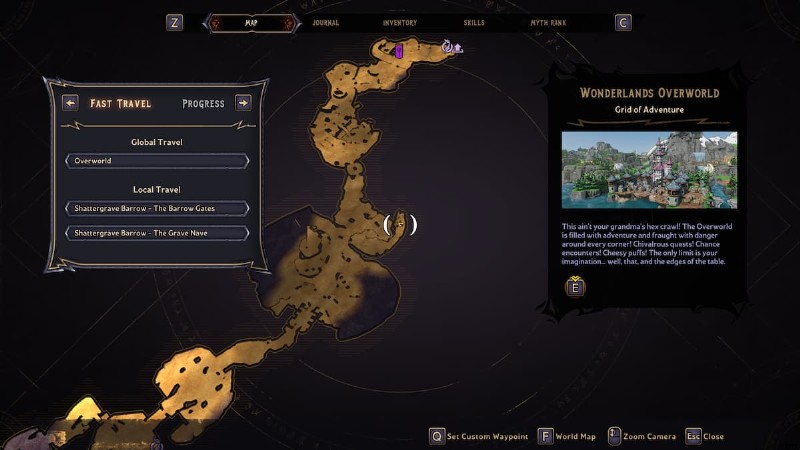
Task: Choose Shattergrave Barrow - The Barrow Gates
Action: tap(157, 208)
